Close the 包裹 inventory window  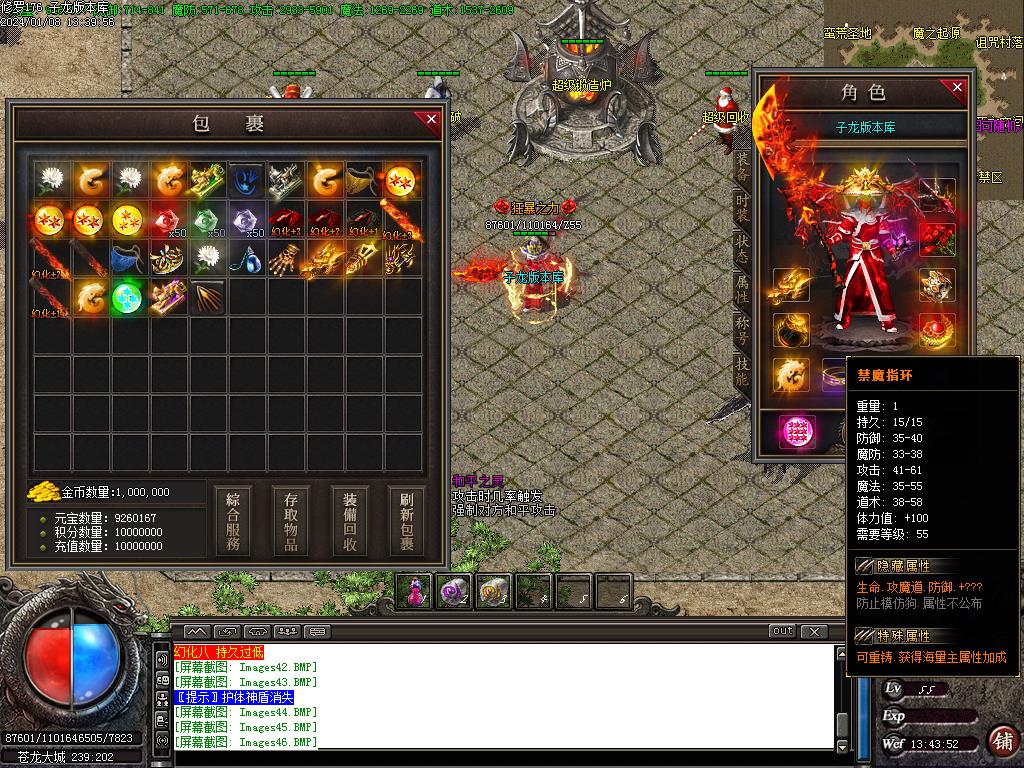(x=431, y=120)
